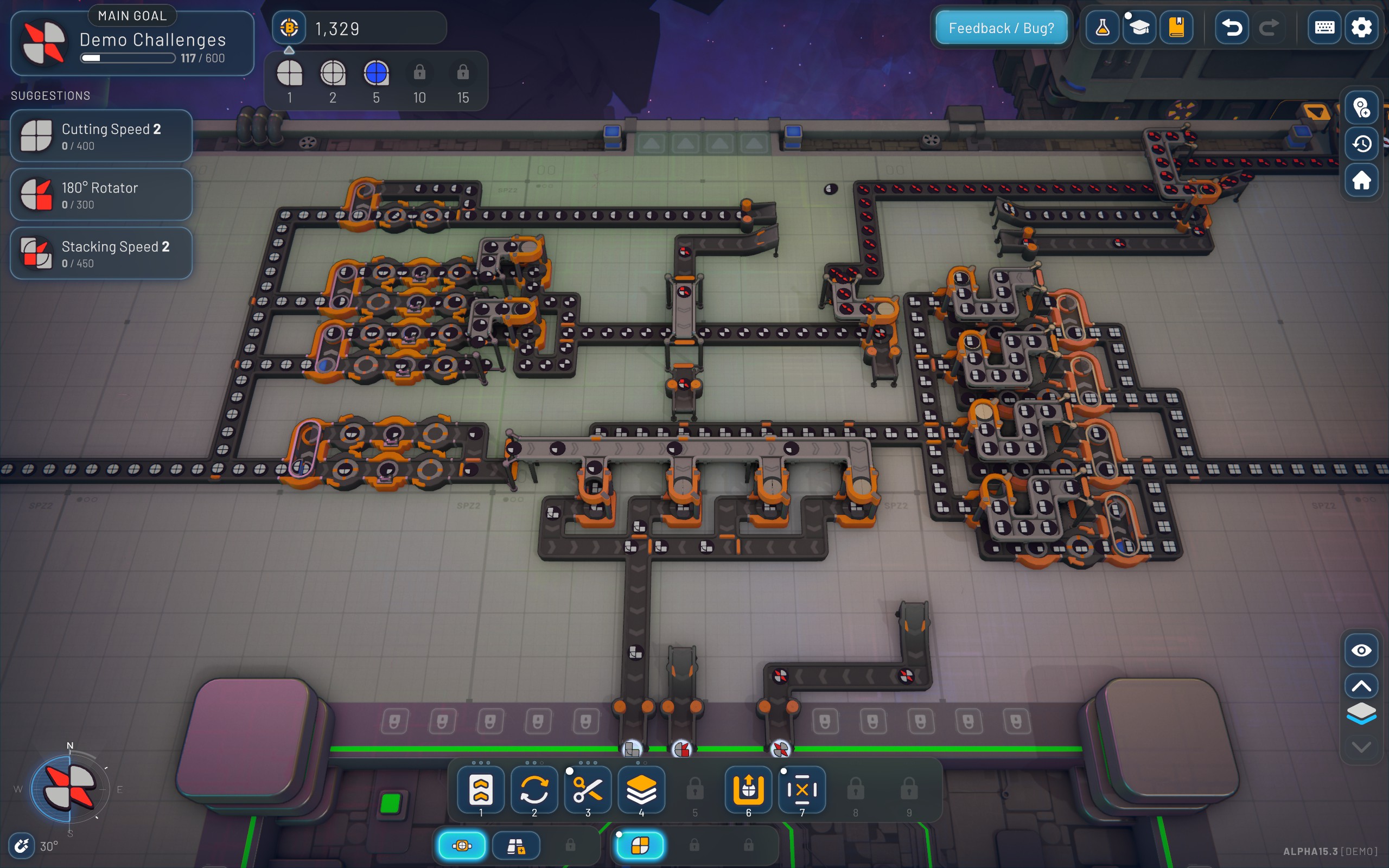Open the graduation cap tutorial menu
This screenshot has width=1389, height=868.
1139,28
